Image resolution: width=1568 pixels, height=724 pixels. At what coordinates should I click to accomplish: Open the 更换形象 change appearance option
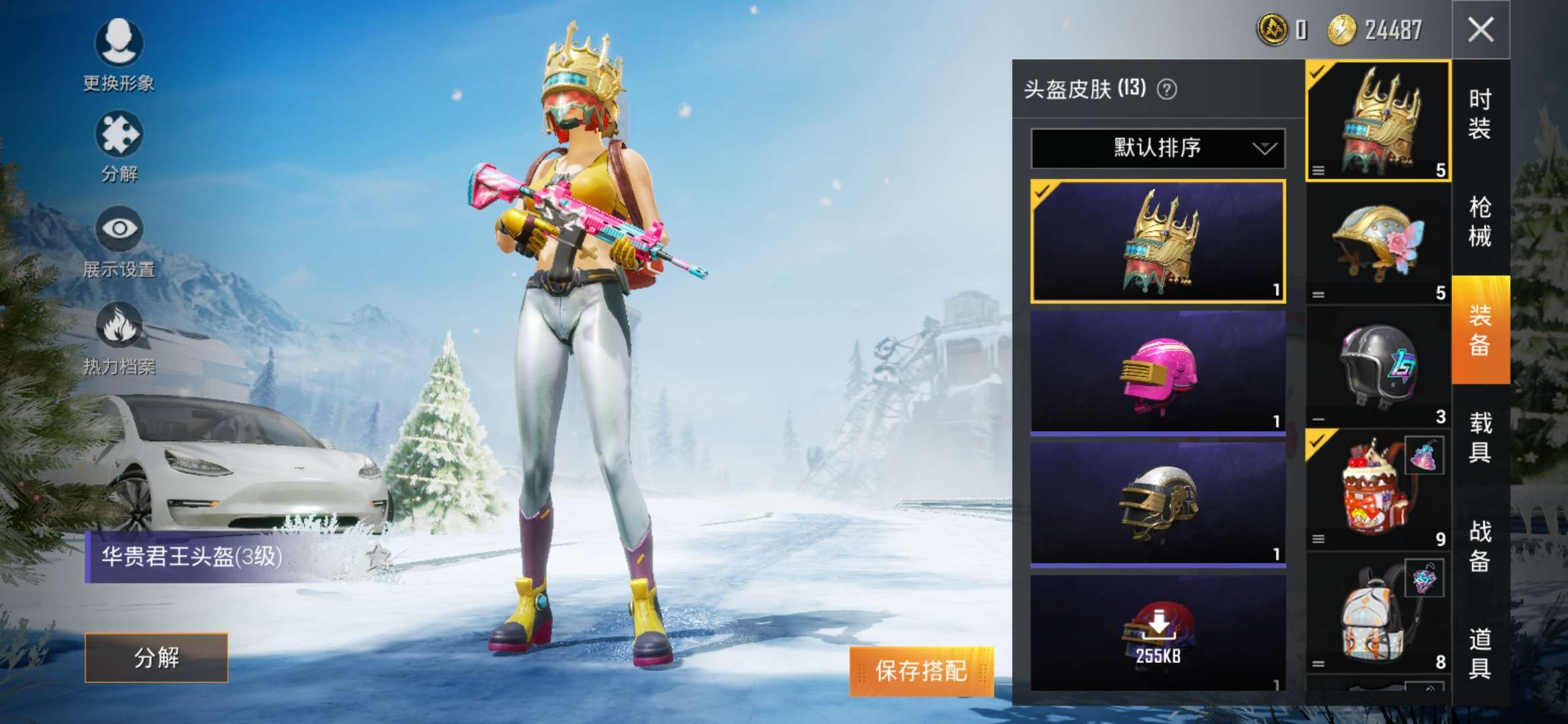[119, 44]
